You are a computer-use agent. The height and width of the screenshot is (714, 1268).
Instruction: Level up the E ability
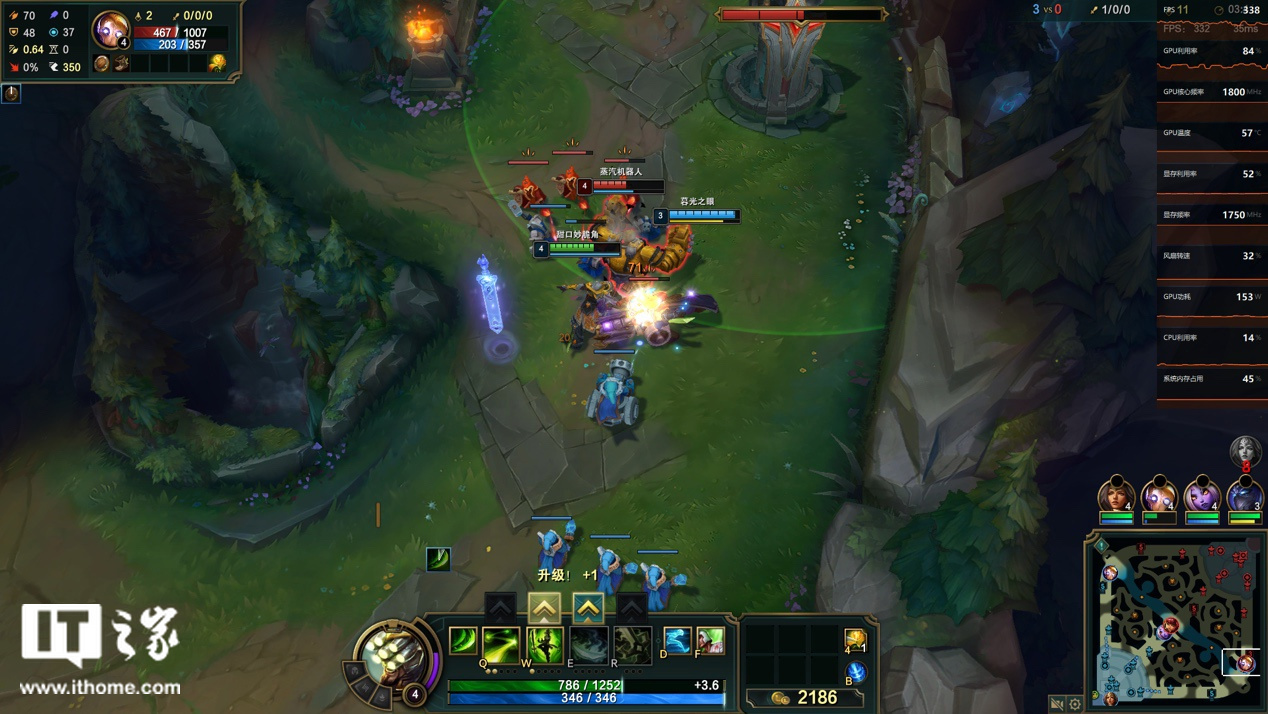tap(588, 607)
